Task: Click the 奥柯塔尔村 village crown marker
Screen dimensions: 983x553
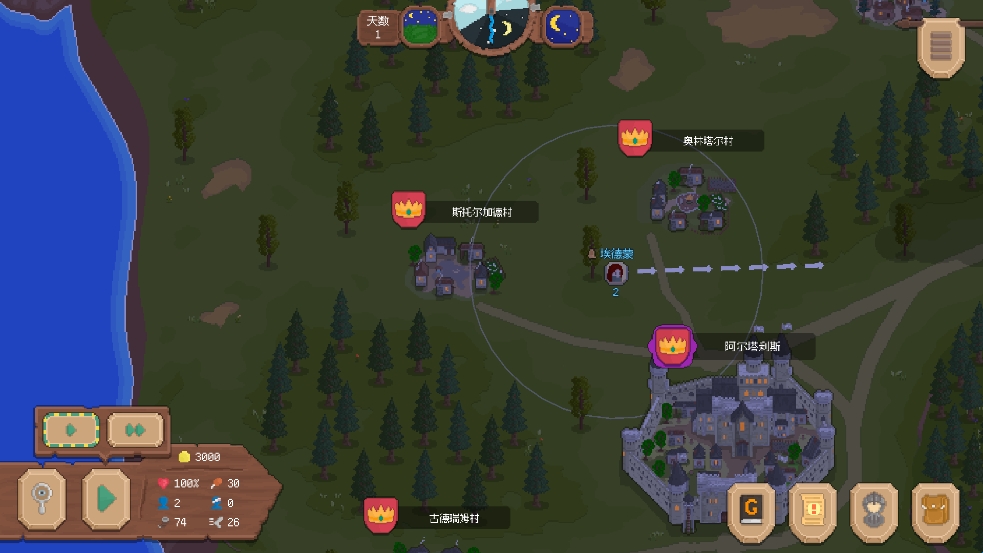Action: tap(635, 138)
